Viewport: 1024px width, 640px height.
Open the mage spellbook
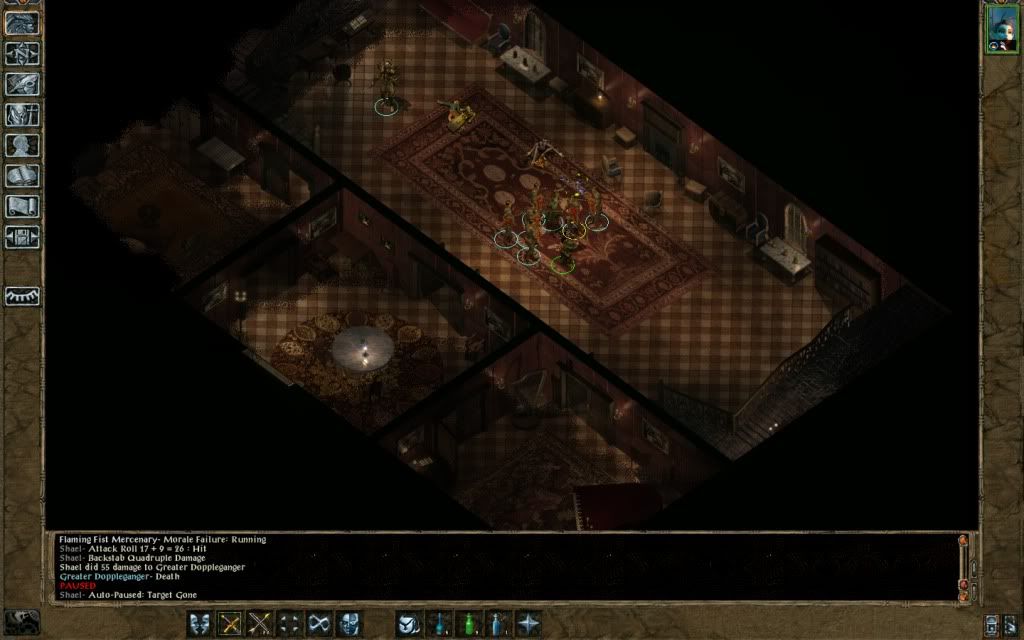22,176
